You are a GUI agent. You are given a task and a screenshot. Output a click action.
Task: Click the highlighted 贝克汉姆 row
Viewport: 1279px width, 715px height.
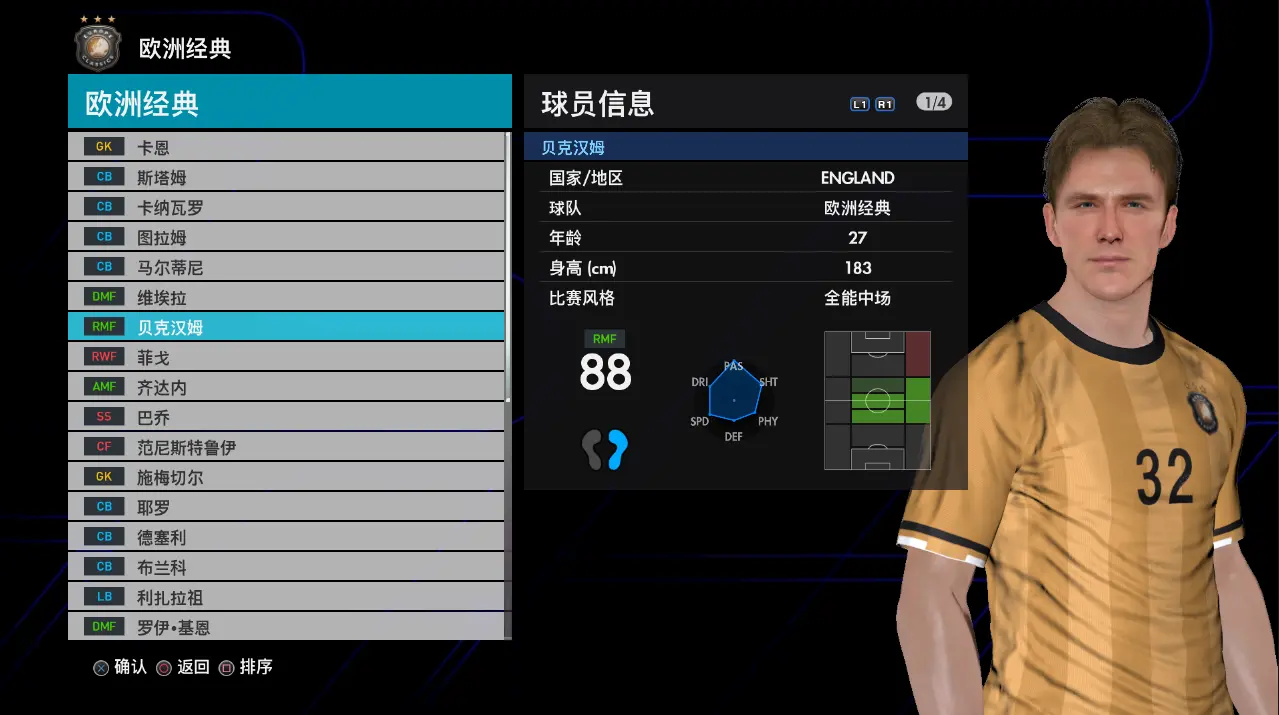pos(286,327)
